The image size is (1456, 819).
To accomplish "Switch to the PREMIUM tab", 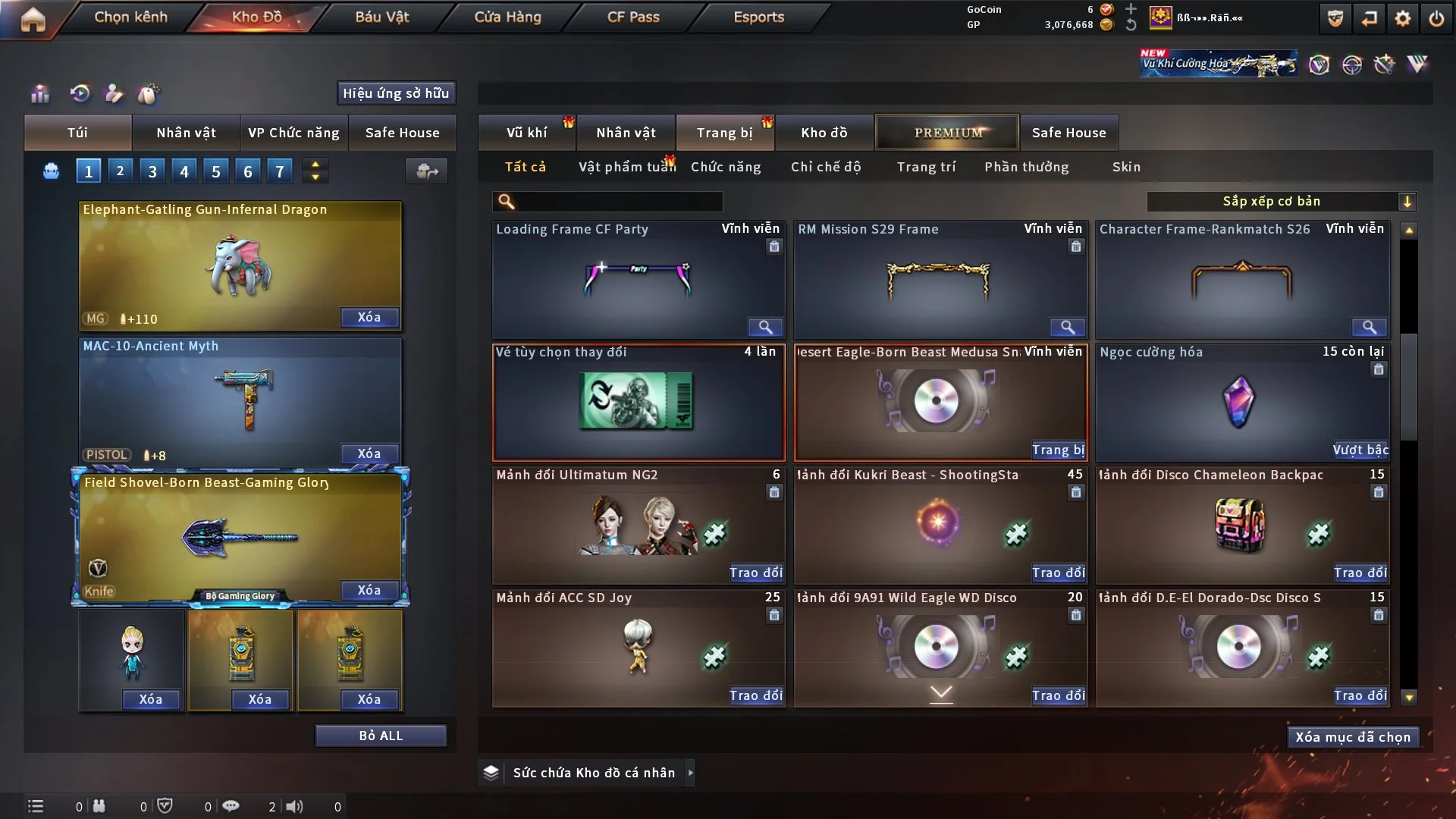I will [x=948, y=133].
